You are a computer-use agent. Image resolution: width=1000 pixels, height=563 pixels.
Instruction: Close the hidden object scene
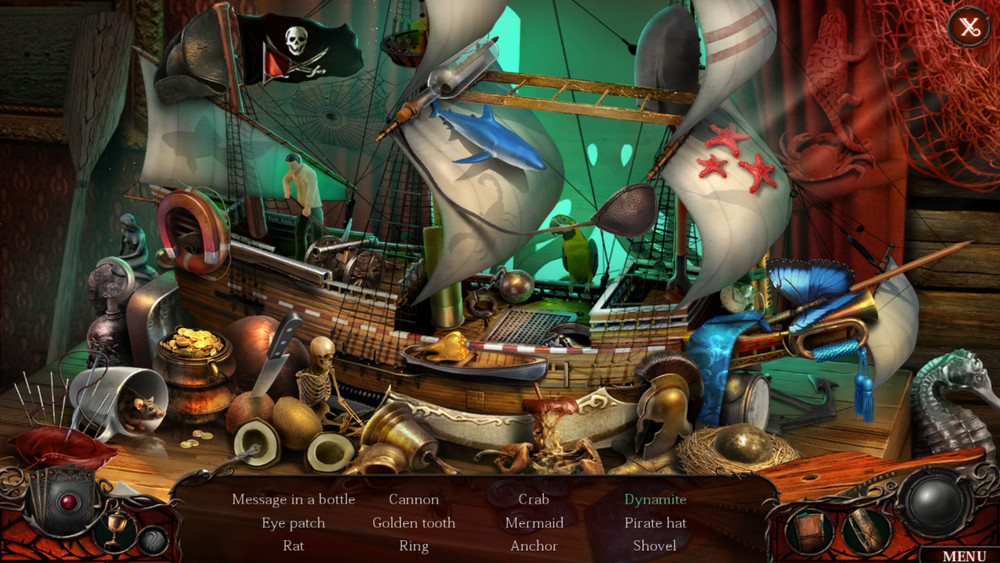pos(968,27)
